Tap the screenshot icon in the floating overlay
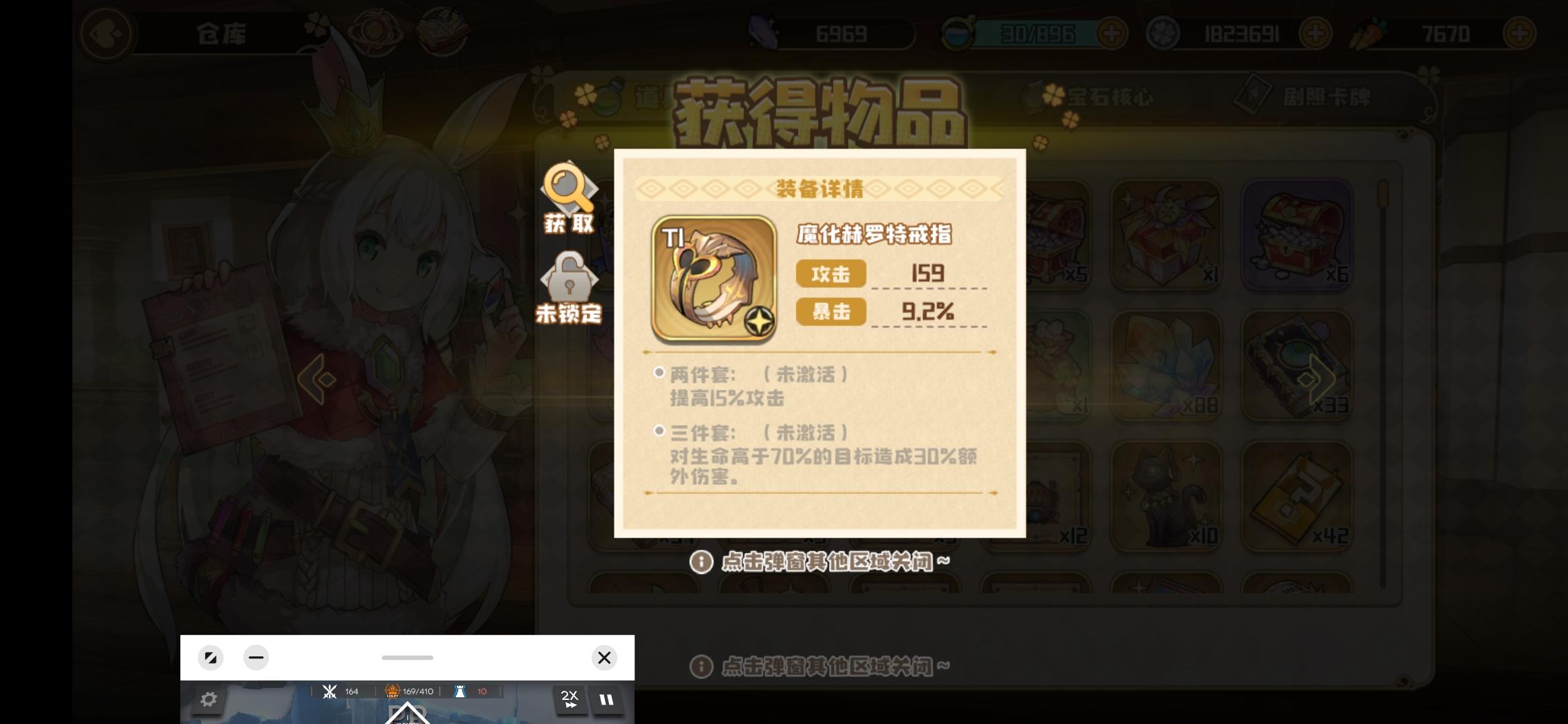 click(x=211, y=658)
